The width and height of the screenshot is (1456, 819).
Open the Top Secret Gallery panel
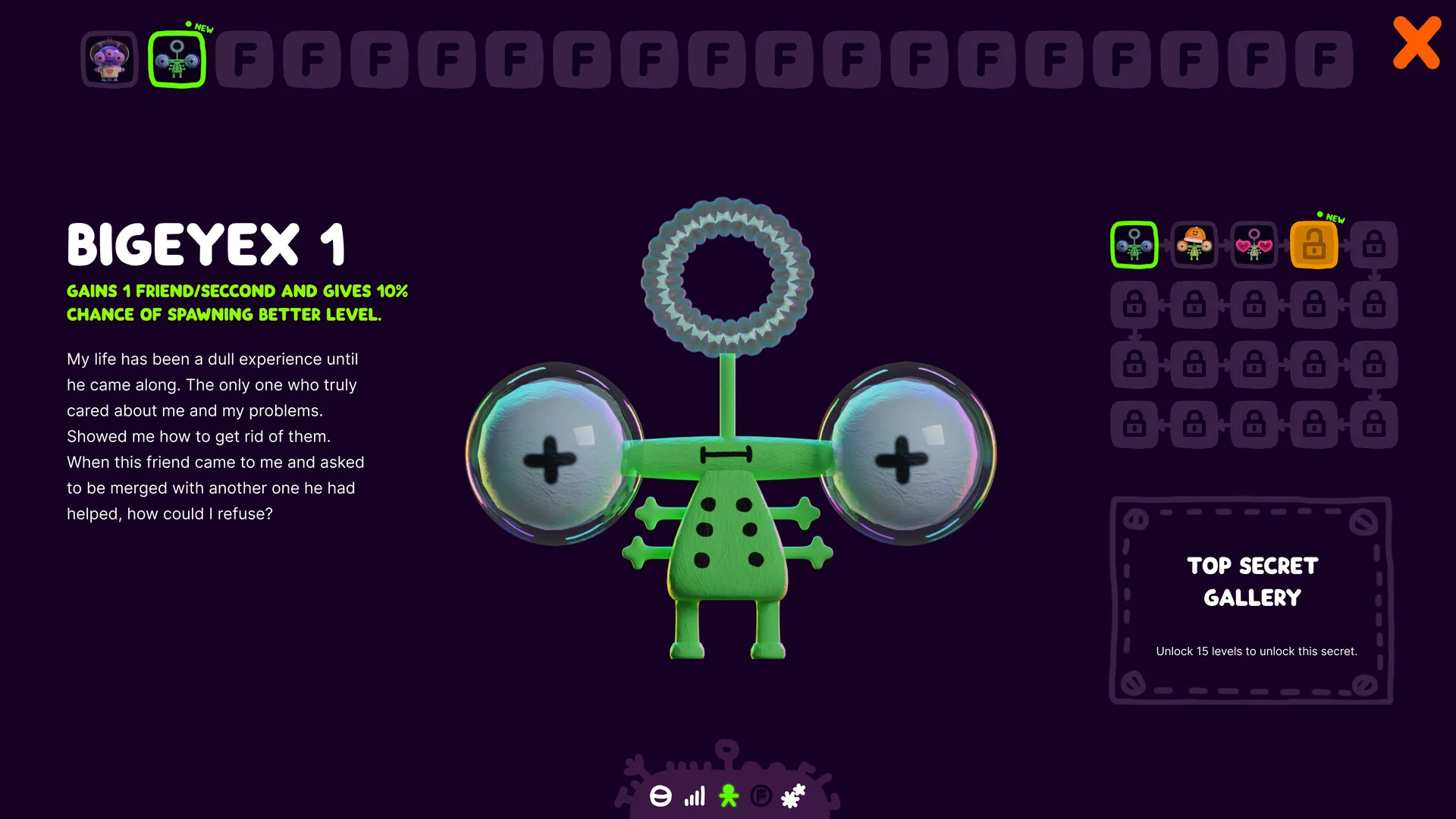click(1251, 600)
